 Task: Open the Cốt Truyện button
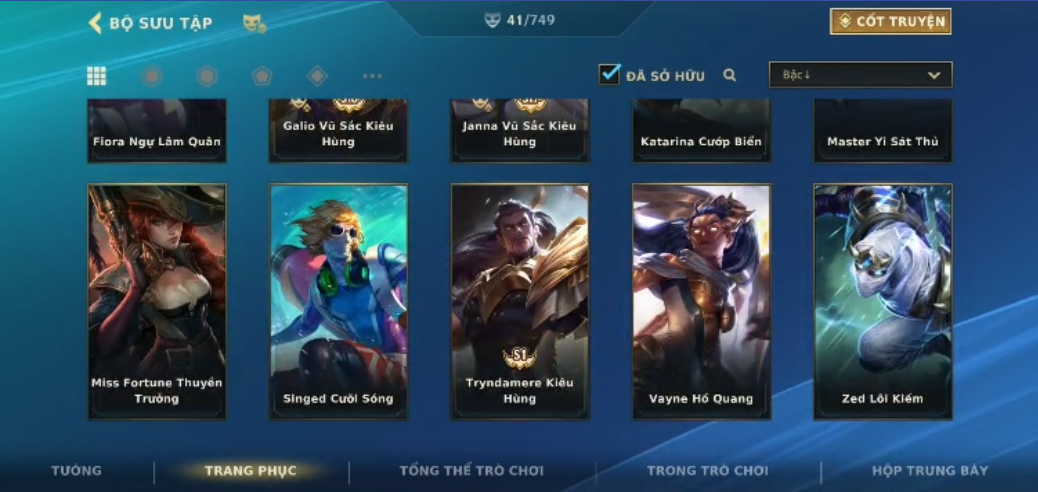click(x=890, y=21)
